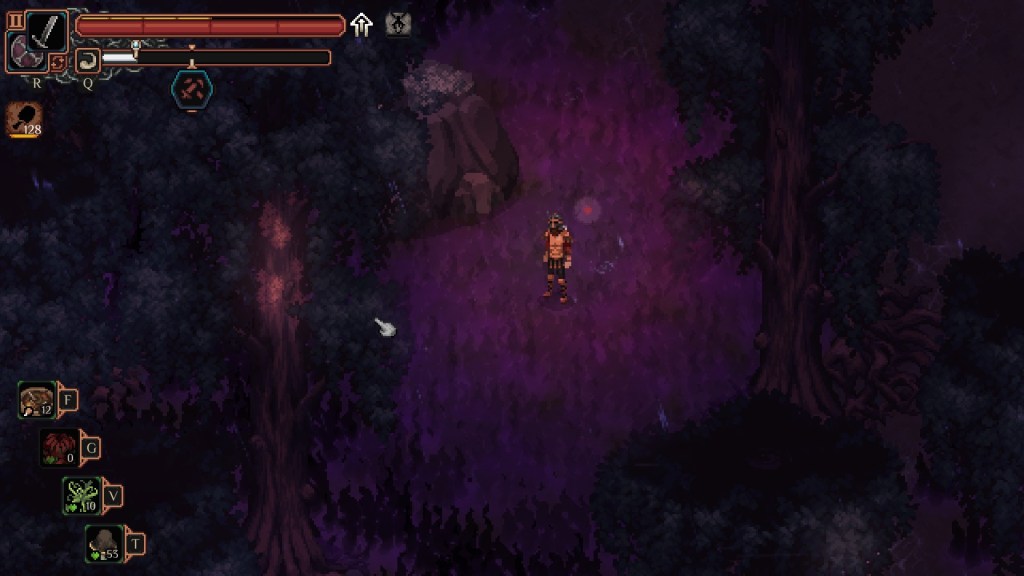Activate the curled dodge ability icon

[x=88, y=59]
